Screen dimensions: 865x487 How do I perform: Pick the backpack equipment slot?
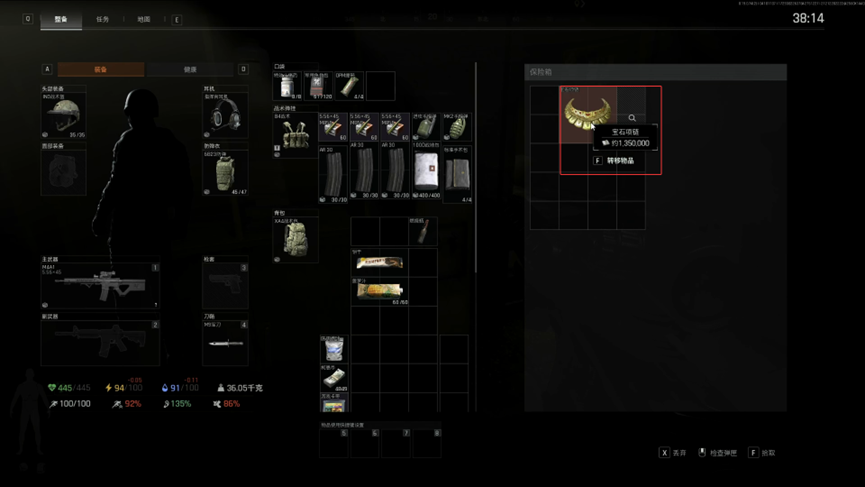(294, 240)
